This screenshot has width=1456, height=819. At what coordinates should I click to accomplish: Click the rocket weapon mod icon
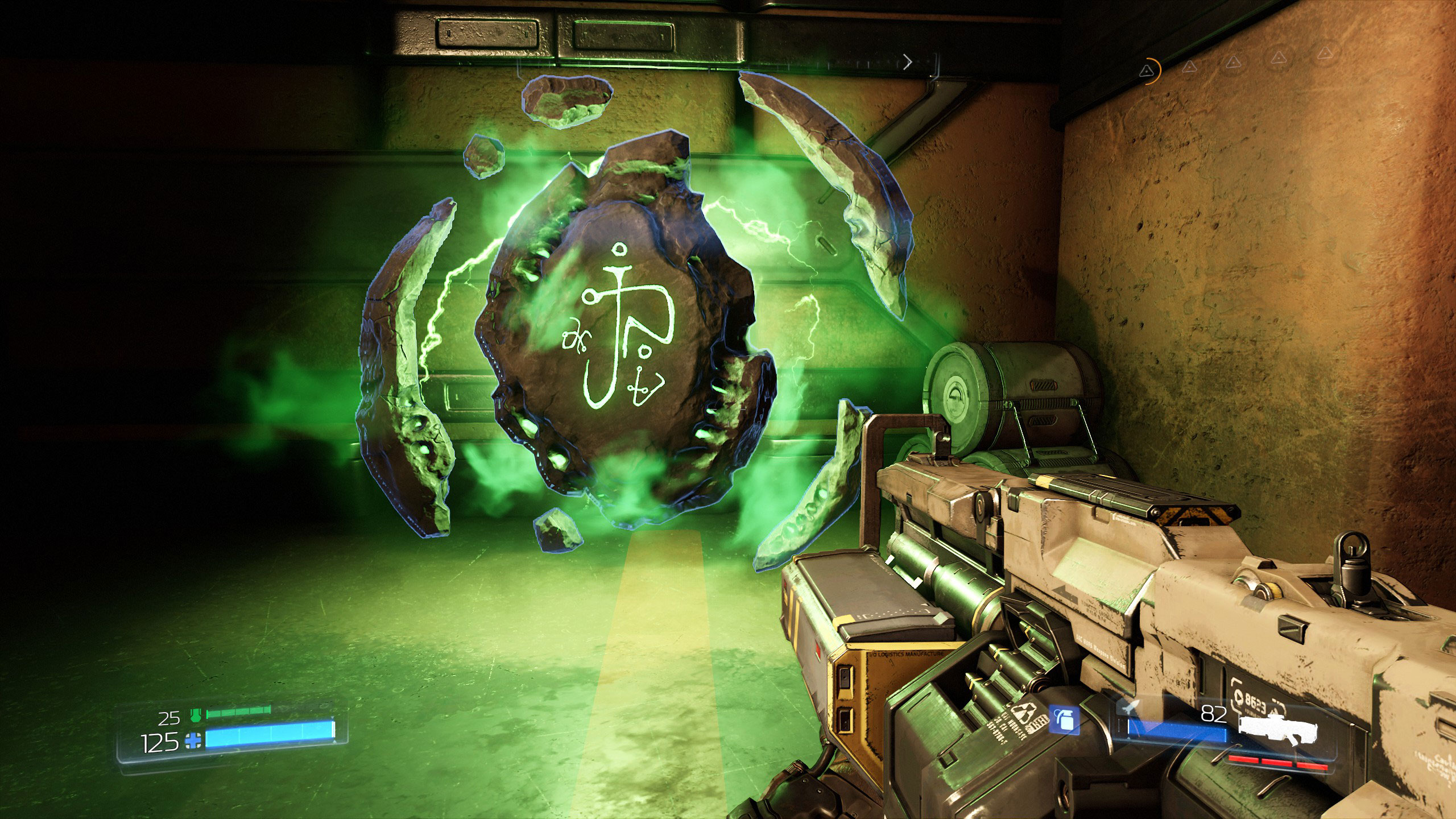[x=1127, y=708]
